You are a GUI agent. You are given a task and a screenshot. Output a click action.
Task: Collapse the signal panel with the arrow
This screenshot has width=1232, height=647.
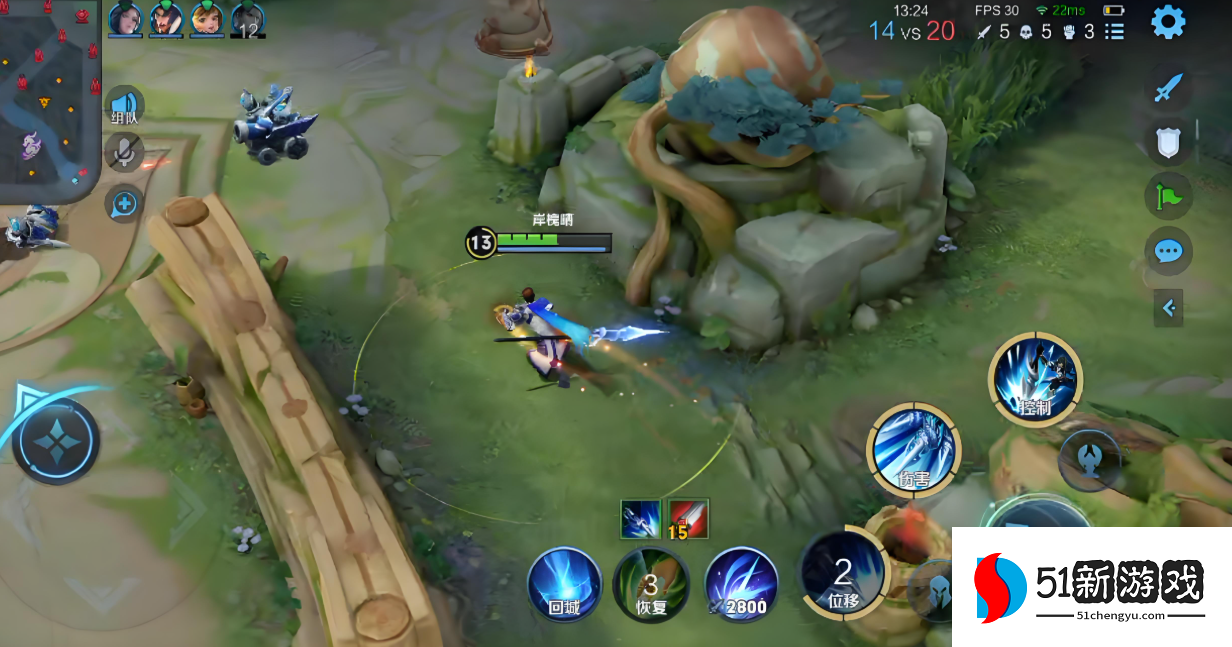[x=1168, y=308]
